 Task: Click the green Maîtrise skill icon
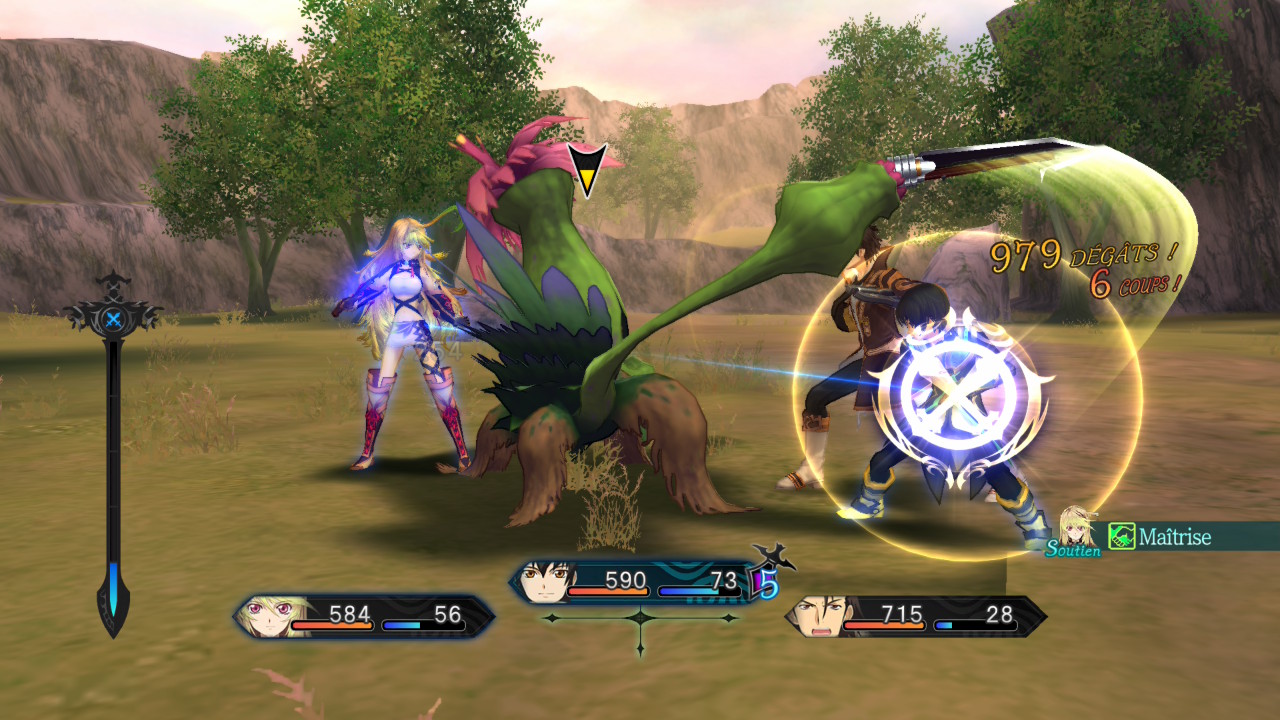point(1122,538)
